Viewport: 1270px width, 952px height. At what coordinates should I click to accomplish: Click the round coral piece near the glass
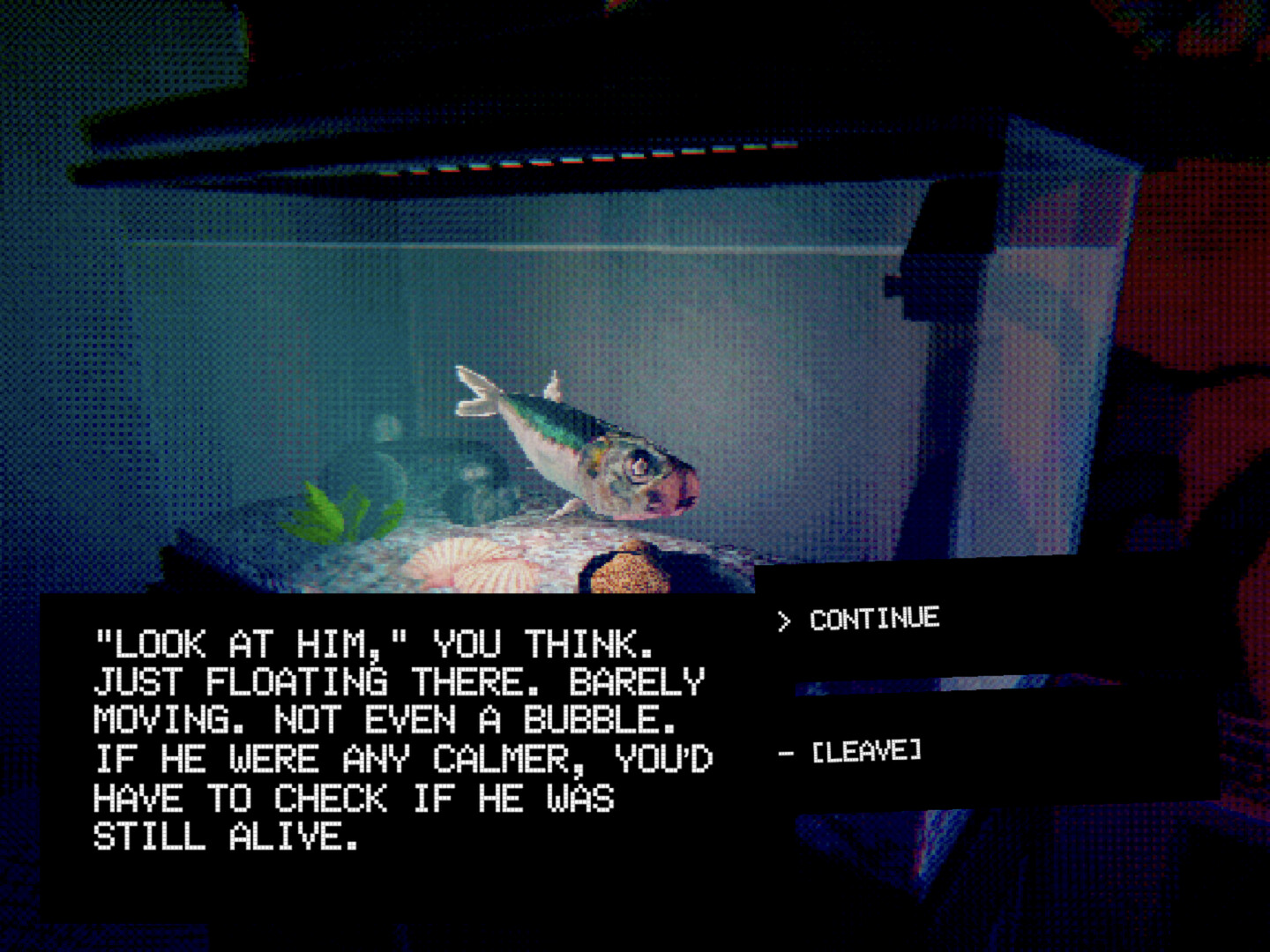coord(626,573)
